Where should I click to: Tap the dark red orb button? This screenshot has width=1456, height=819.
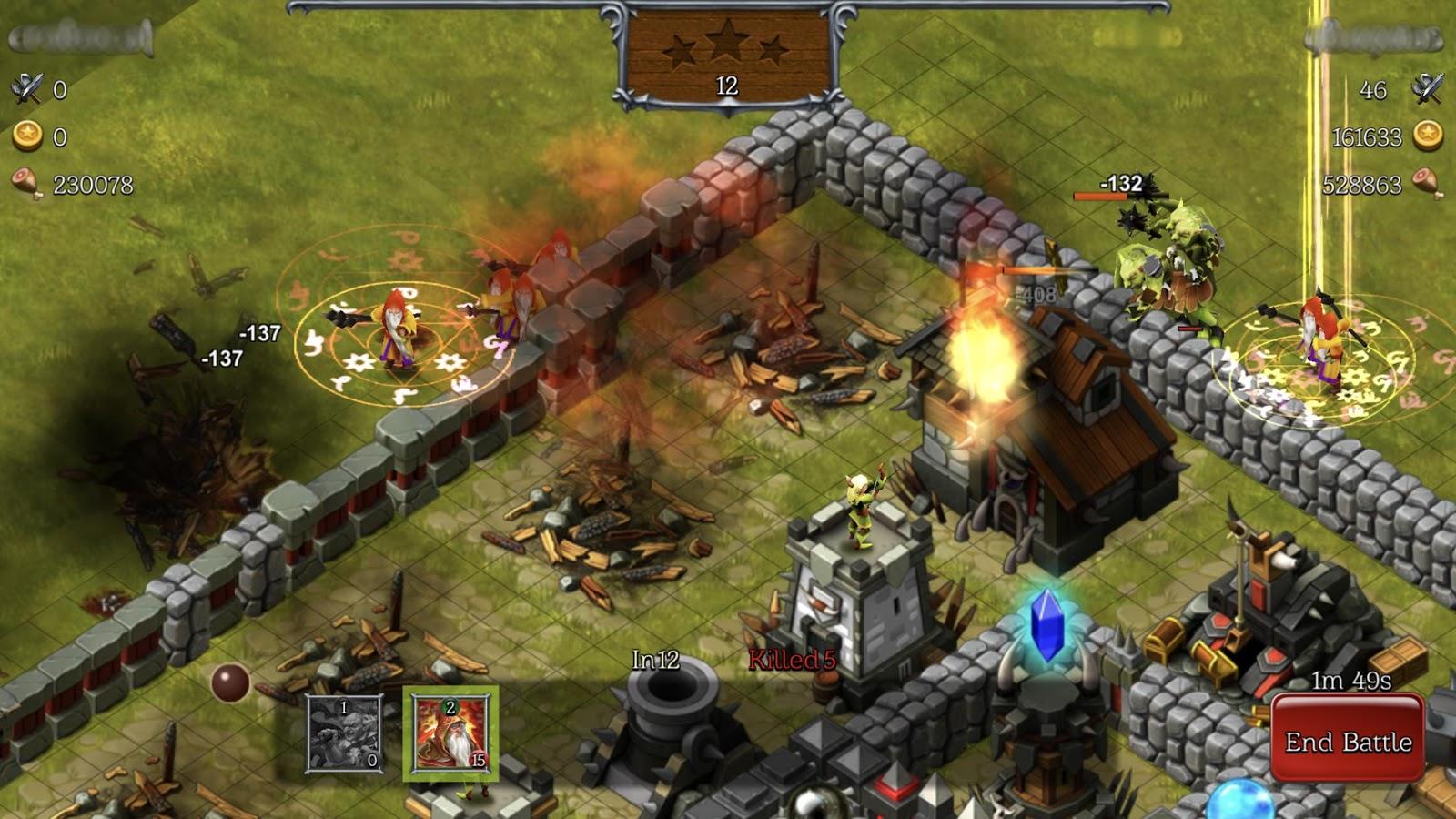pyautogui.click(x=229, y=682)
